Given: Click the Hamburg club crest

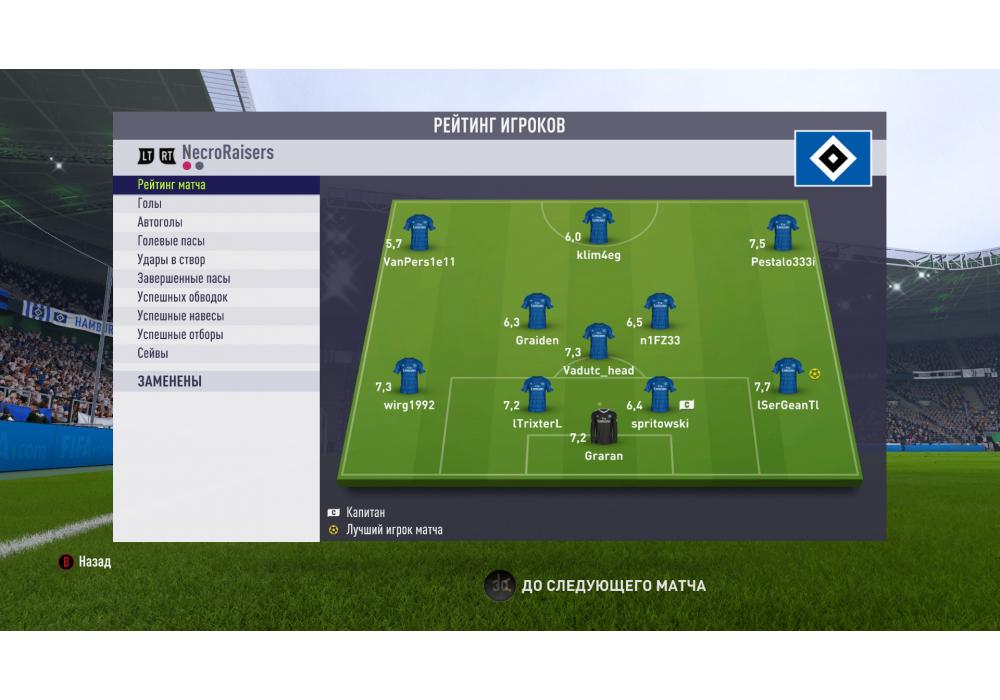Looking at the screenshot, I should click(833, 158).
